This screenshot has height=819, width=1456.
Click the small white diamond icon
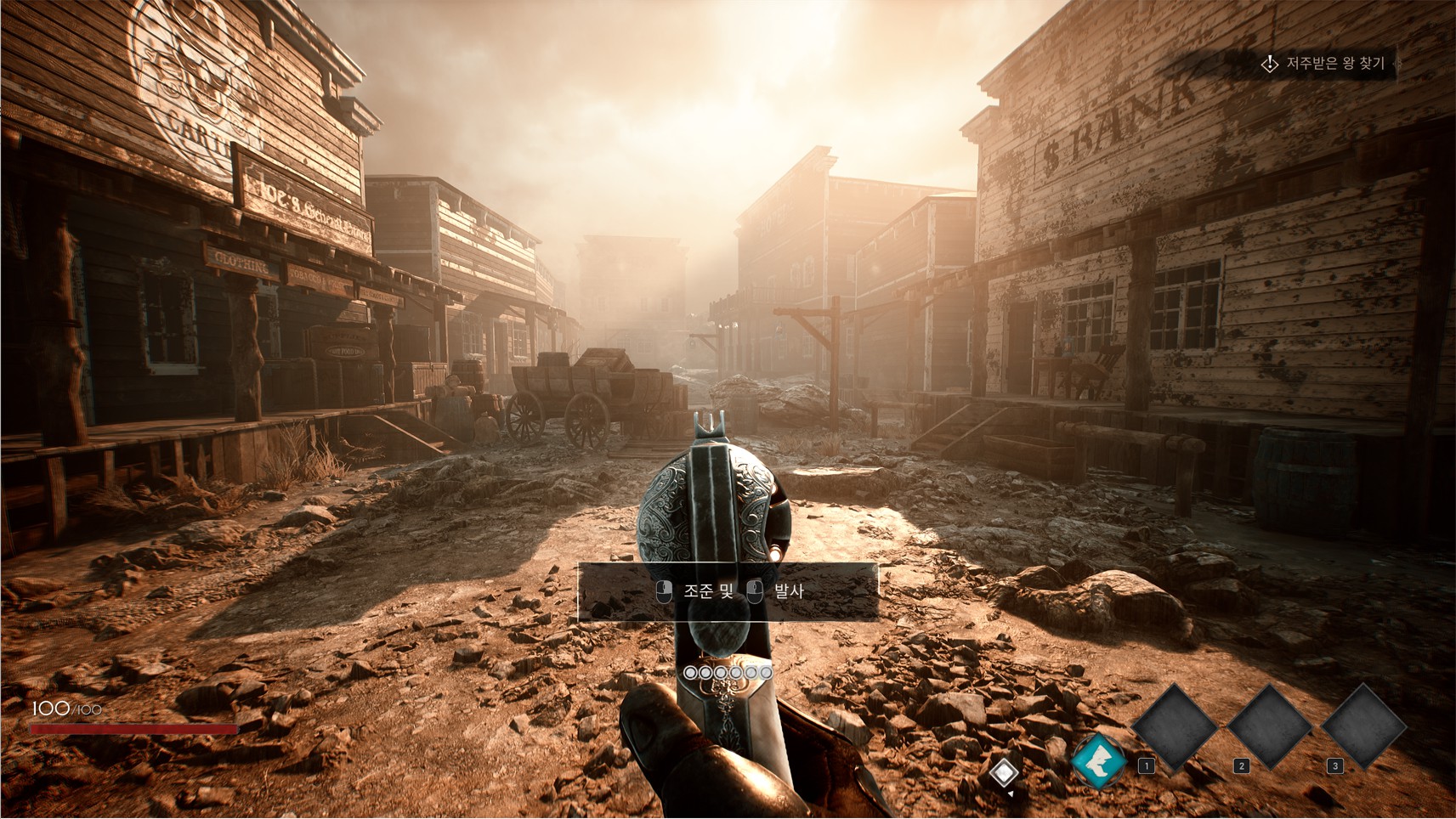pyautogui.click(x=1004, y=772)
